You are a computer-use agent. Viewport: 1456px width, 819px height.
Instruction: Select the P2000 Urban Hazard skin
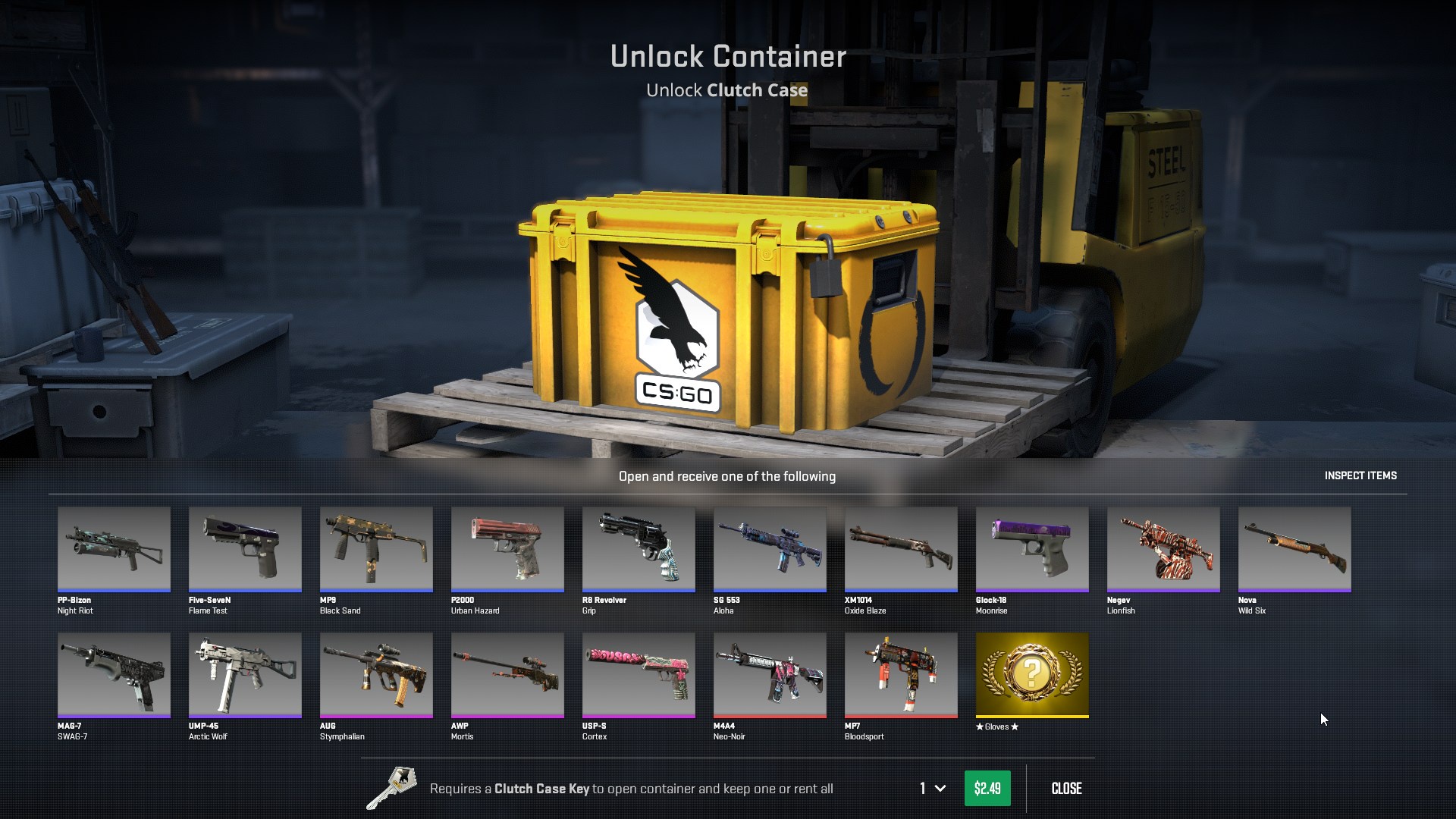tap(507, 548)
